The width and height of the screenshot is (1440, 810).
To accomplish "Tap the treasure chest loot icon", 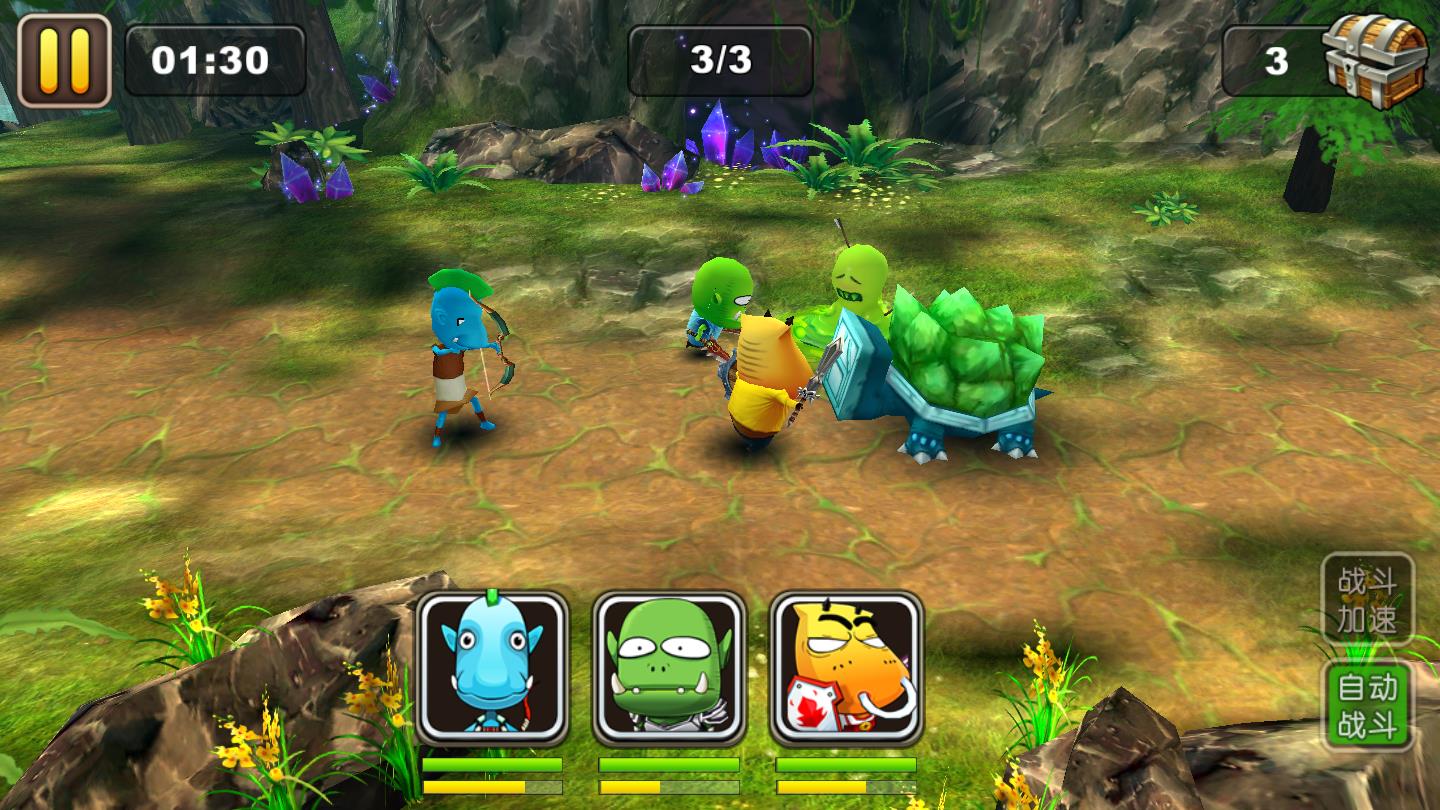I will coord(1376,60).
